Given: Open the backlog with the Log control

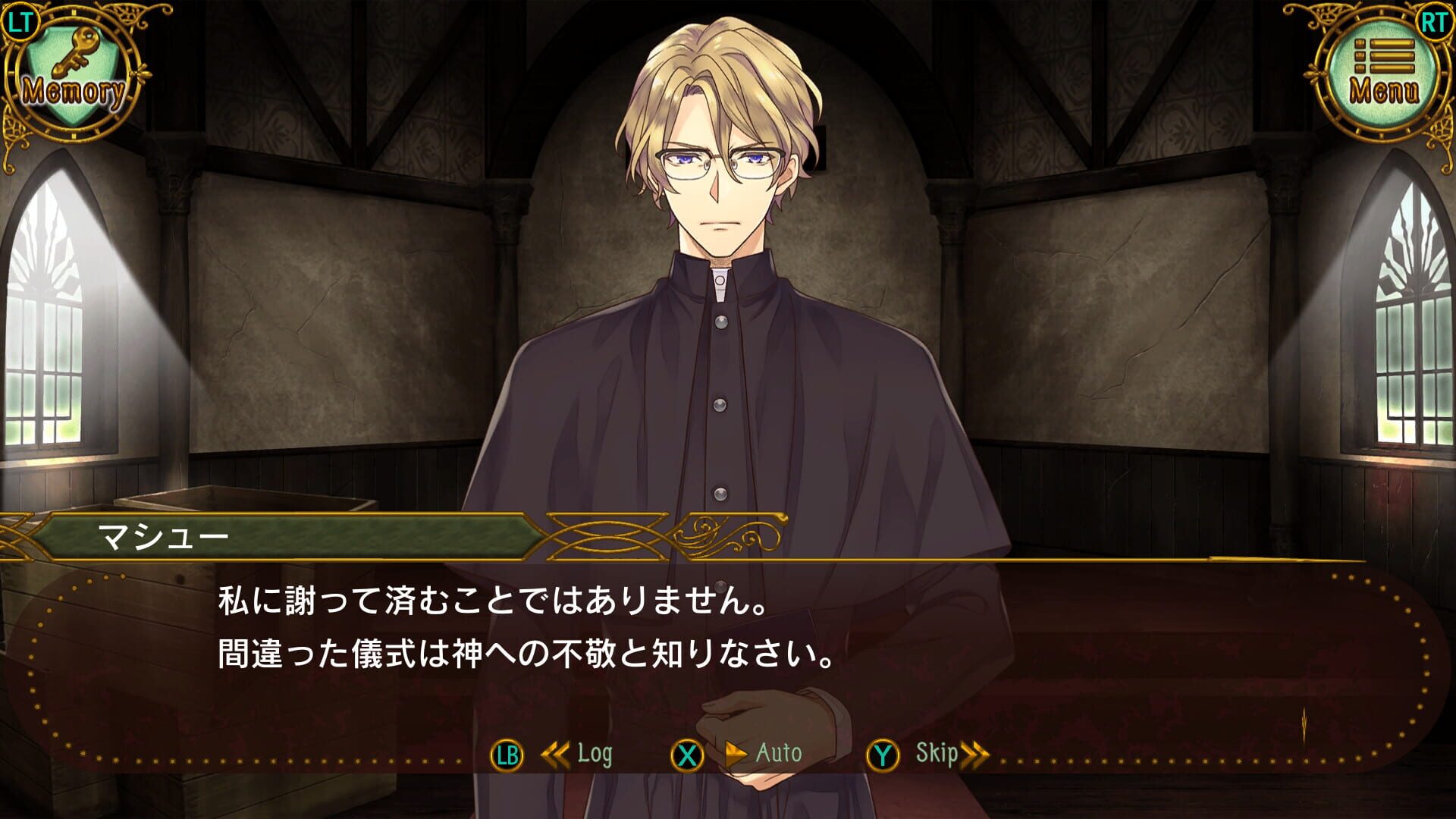Looking at the screenshot, I should point(594,754).
